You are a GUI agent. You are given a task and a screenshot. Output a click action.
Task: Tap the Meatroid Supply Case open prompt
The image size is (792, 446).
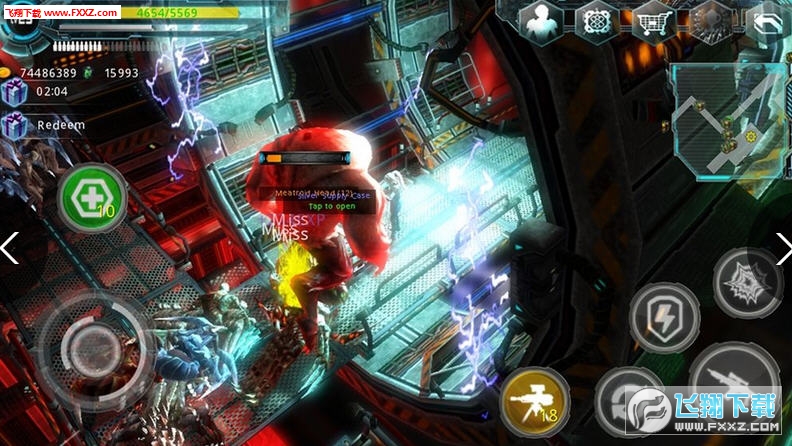coord(317,206)
